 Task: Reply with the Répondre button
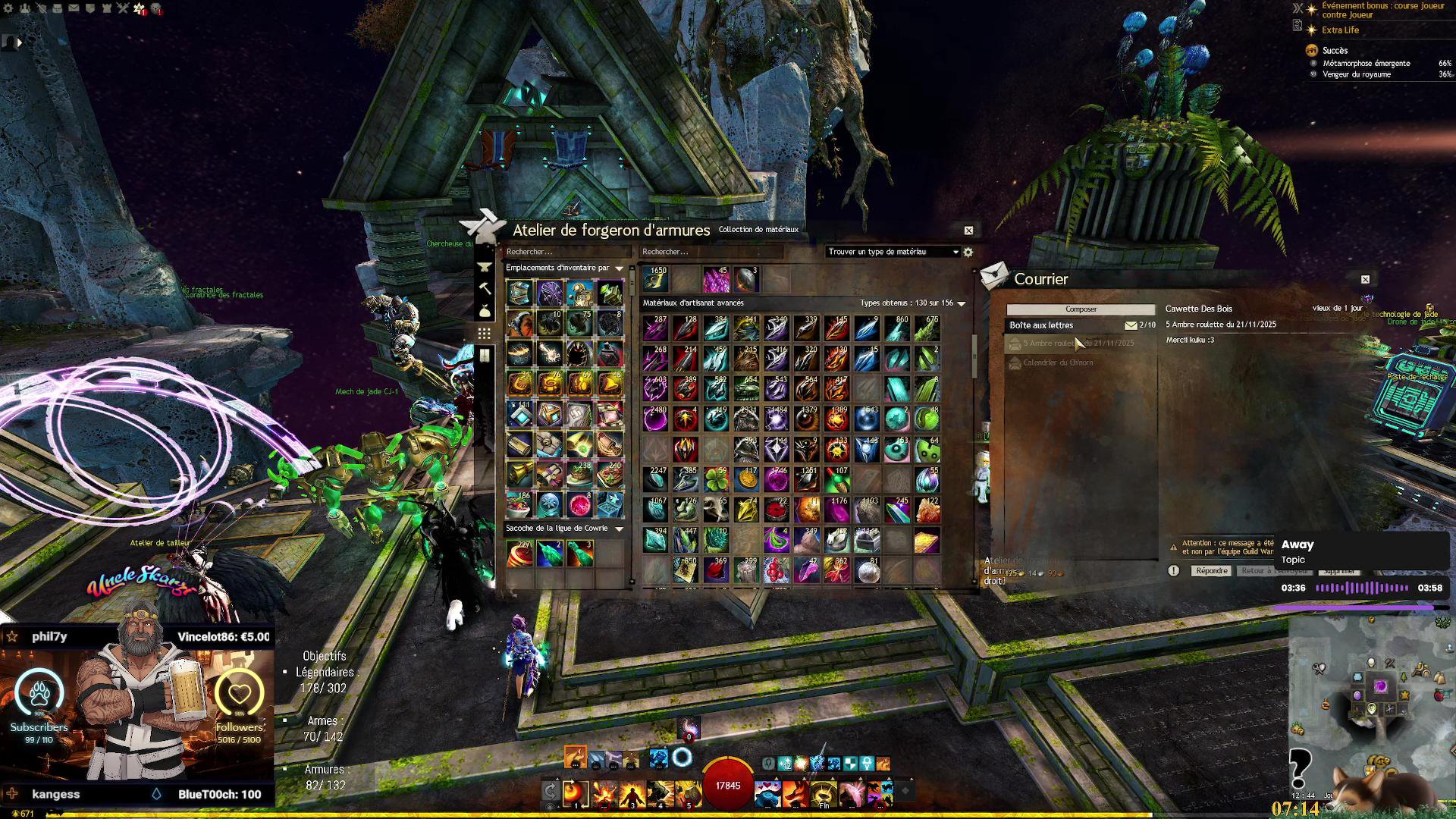pyautogui.click(x=1211, y=571)
